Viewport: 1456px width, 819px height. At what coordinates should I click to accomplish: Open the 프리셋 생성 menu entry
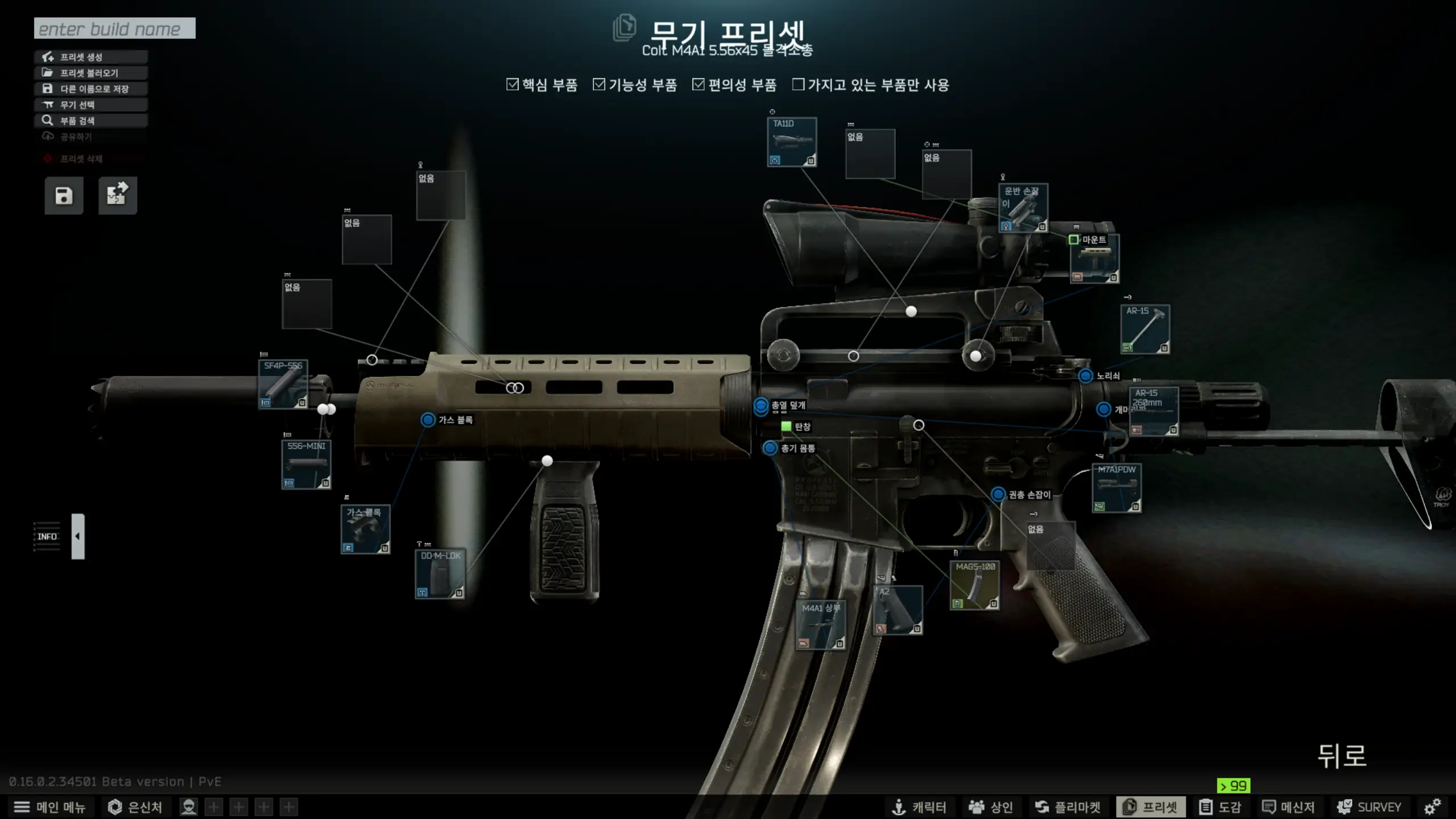[91, 57]
